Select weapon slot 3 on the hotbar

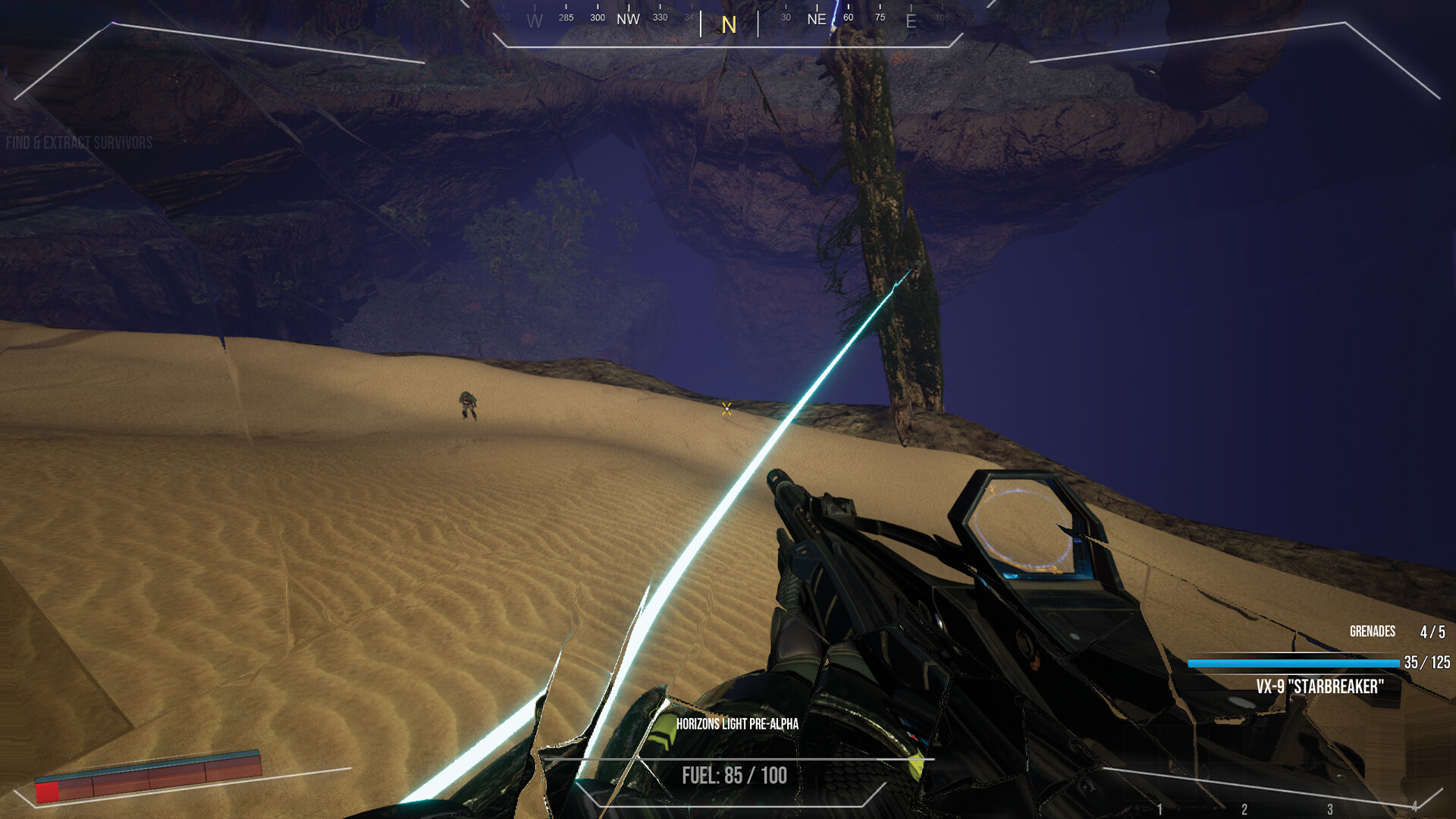pos(1330,809)
